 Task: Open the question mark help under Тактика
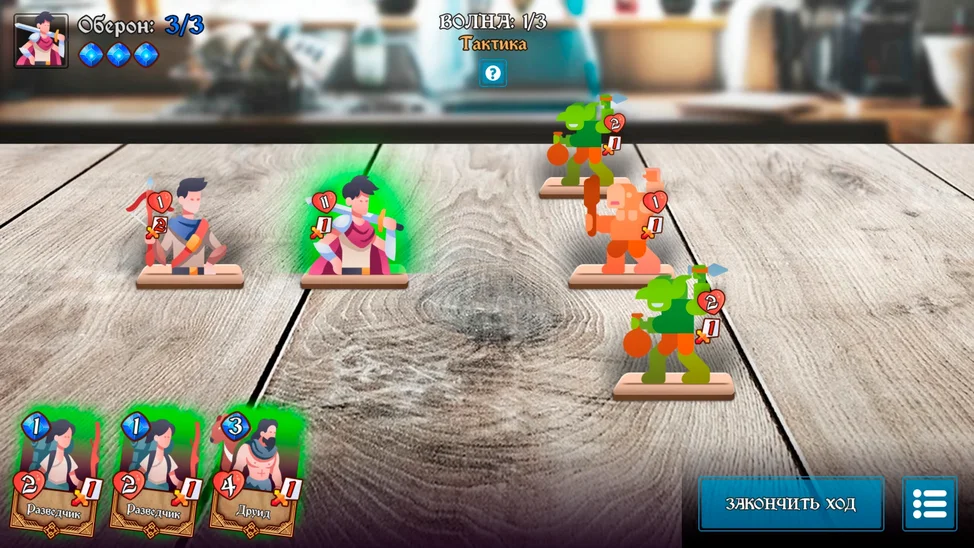492,73
